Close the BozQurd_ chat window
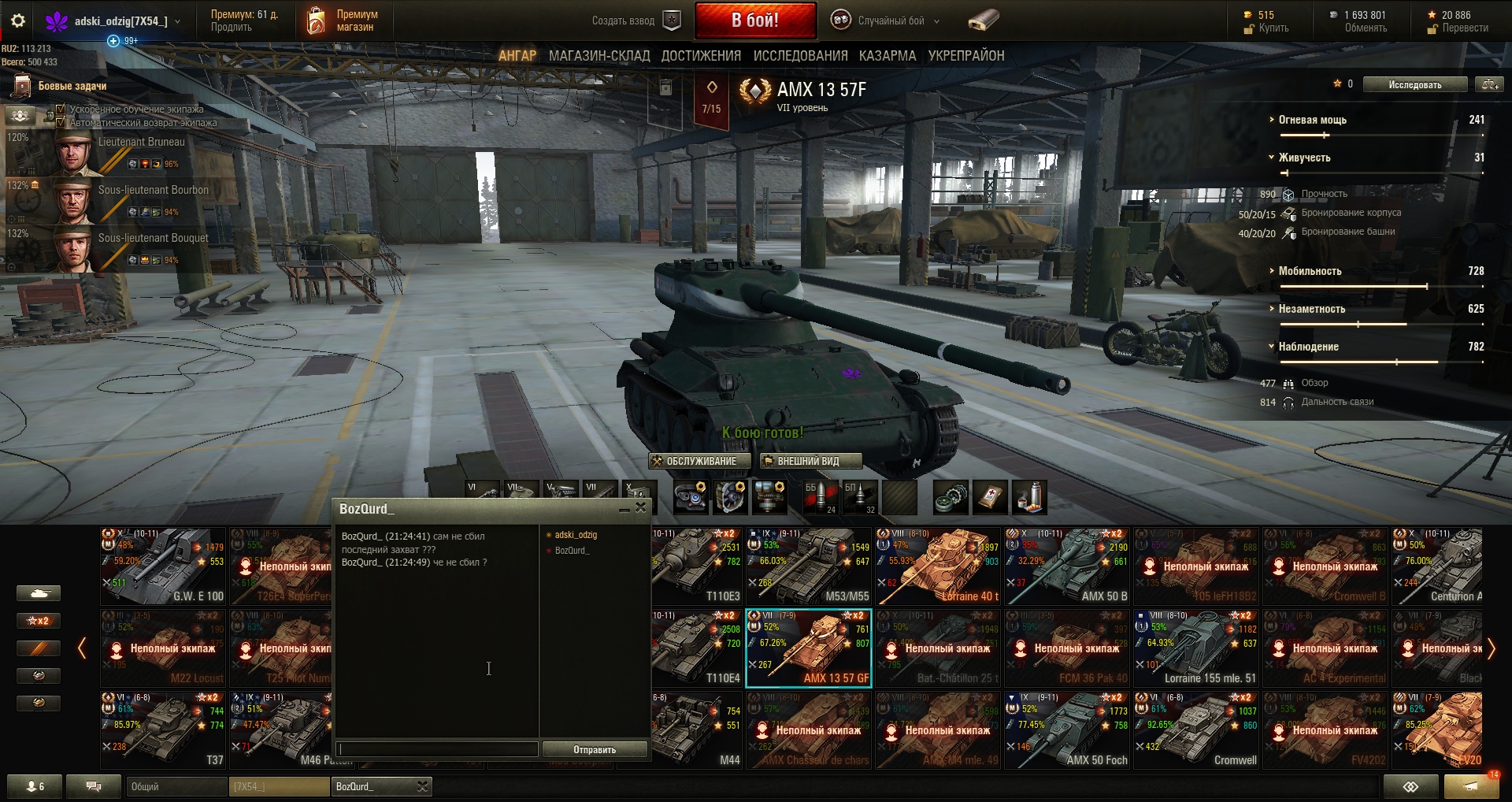This screenshot has width=1512, height=802. pos(641,508)
